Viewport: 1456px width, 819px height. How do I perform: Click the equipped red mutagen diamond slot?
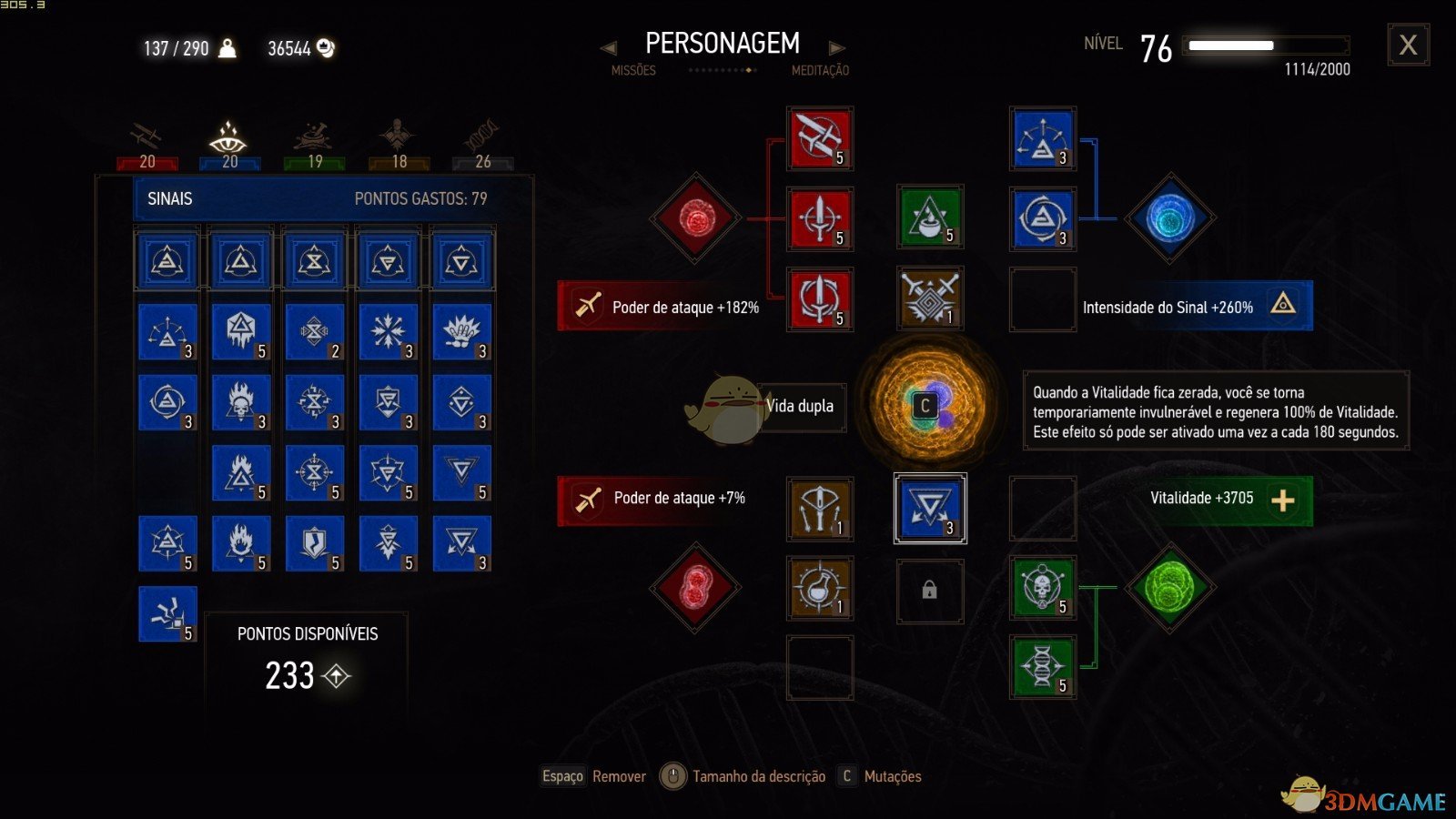click(694, 218)
